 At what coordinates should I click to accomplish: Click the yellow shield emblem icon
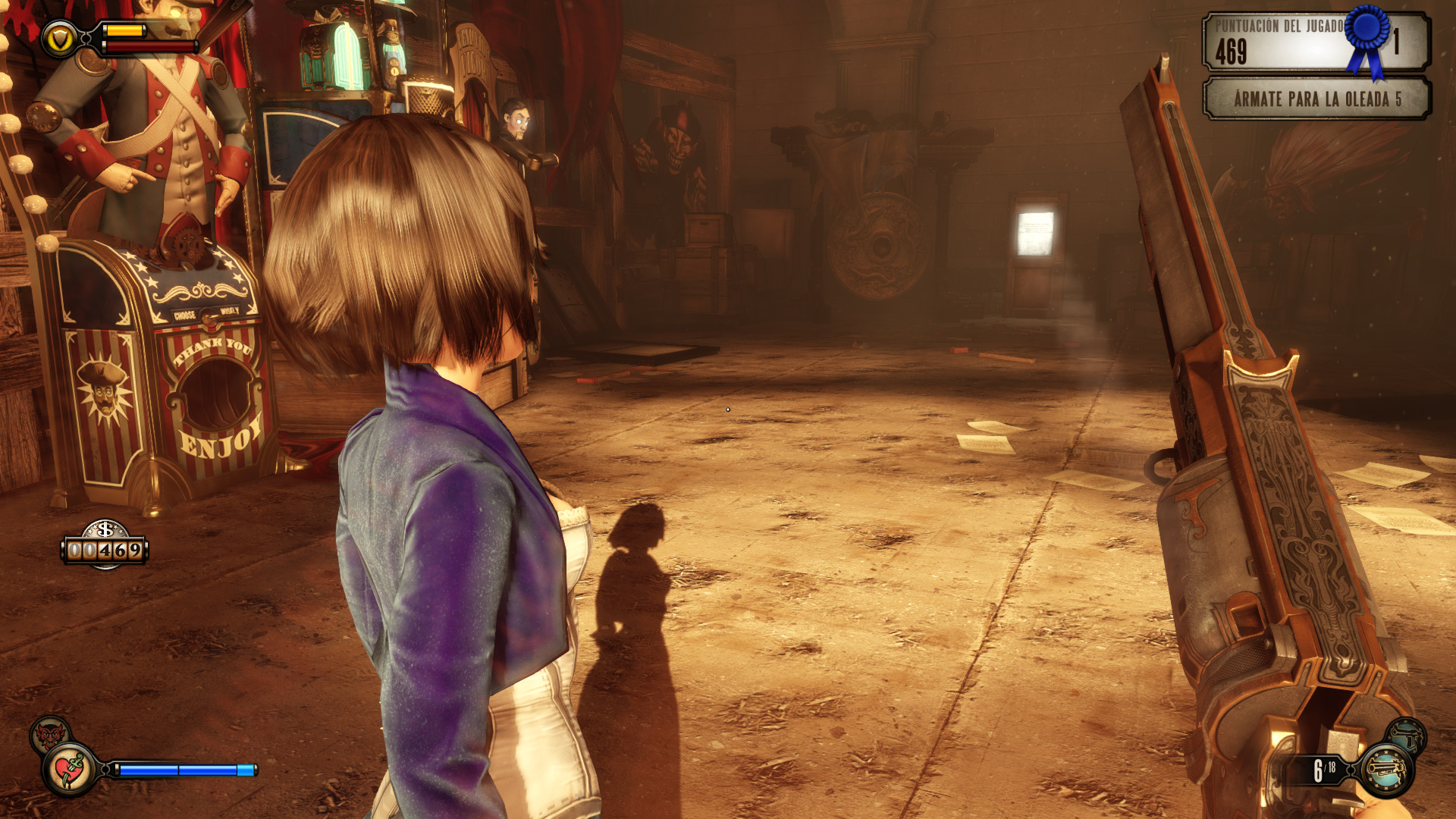click(x=60, y=39)
